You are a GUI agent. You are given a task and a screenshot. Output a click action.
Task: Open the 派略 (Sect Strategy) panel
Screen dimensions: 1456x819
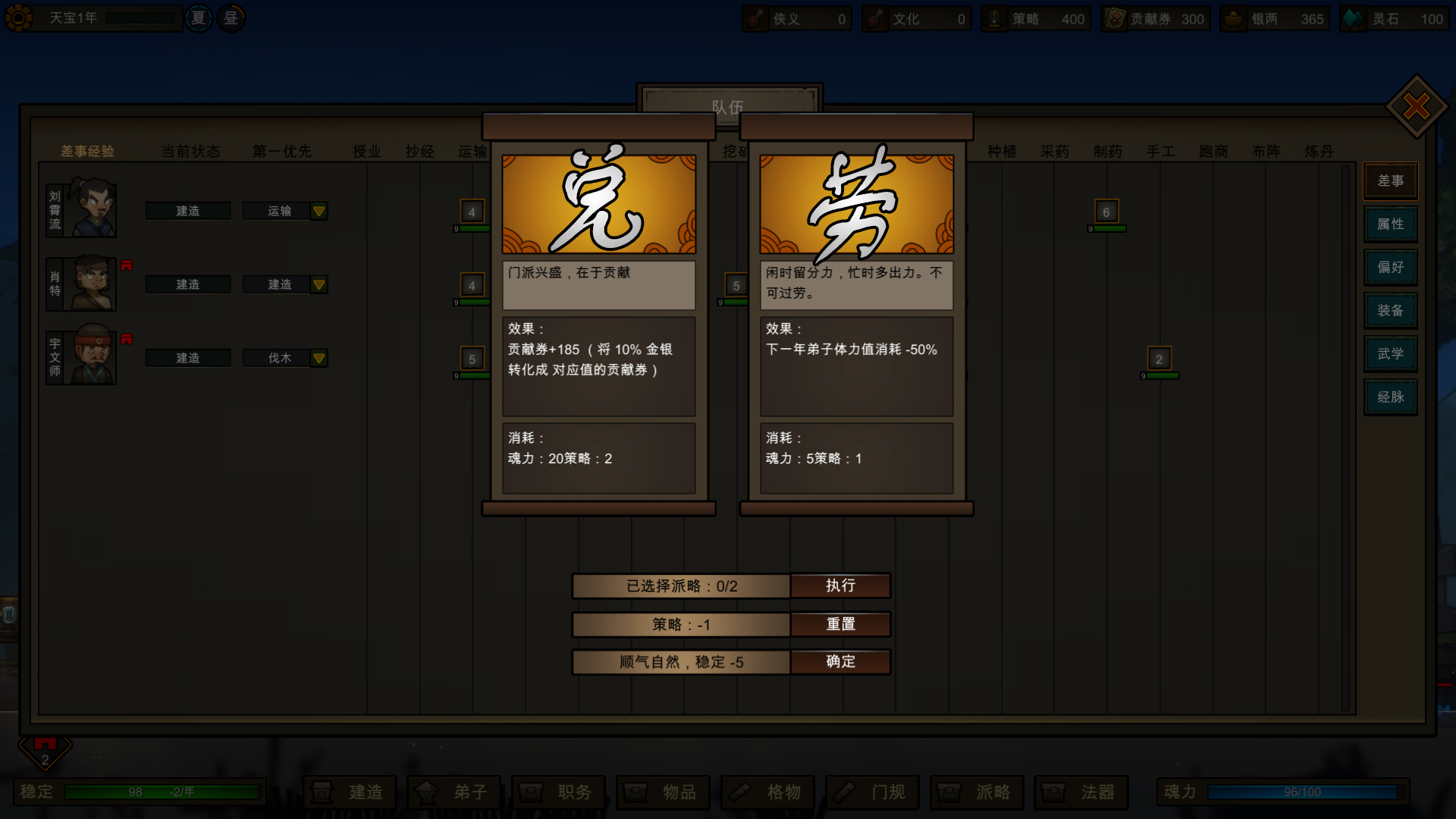pyautogui.click(x=977, y=792)
